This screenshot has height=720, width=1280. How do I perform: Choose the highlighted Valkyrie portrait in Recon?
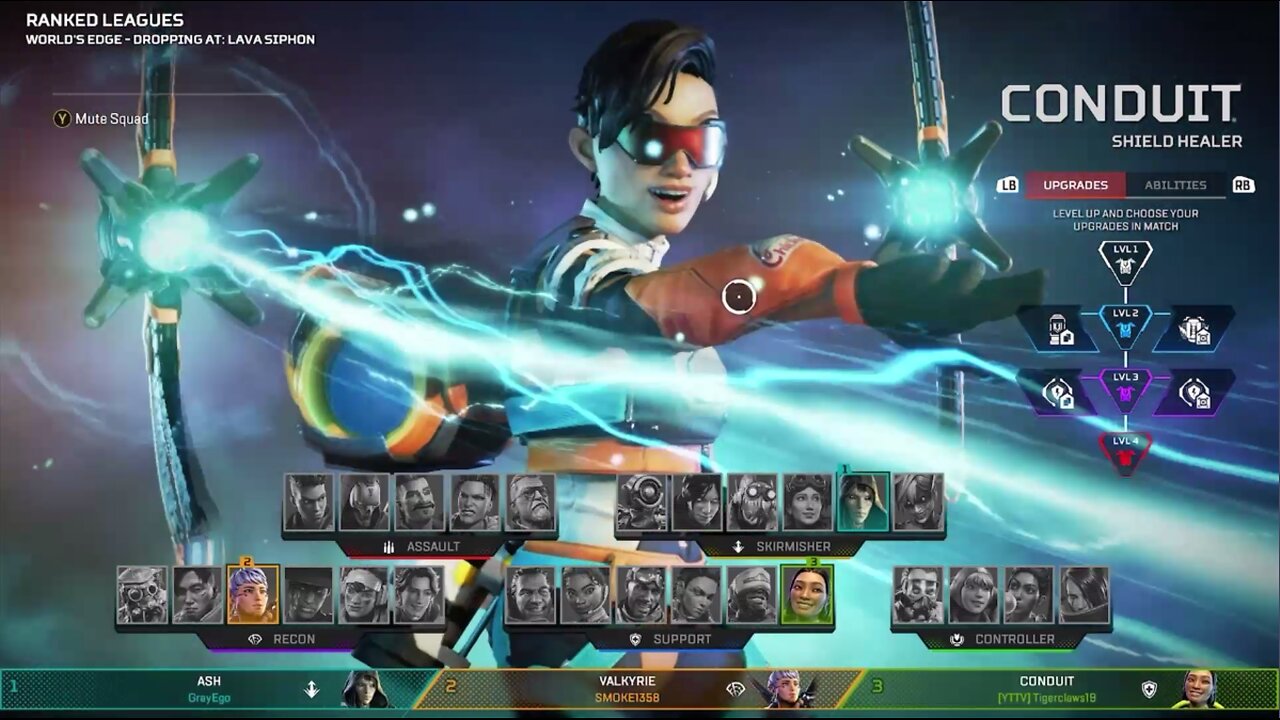[253, 595]
